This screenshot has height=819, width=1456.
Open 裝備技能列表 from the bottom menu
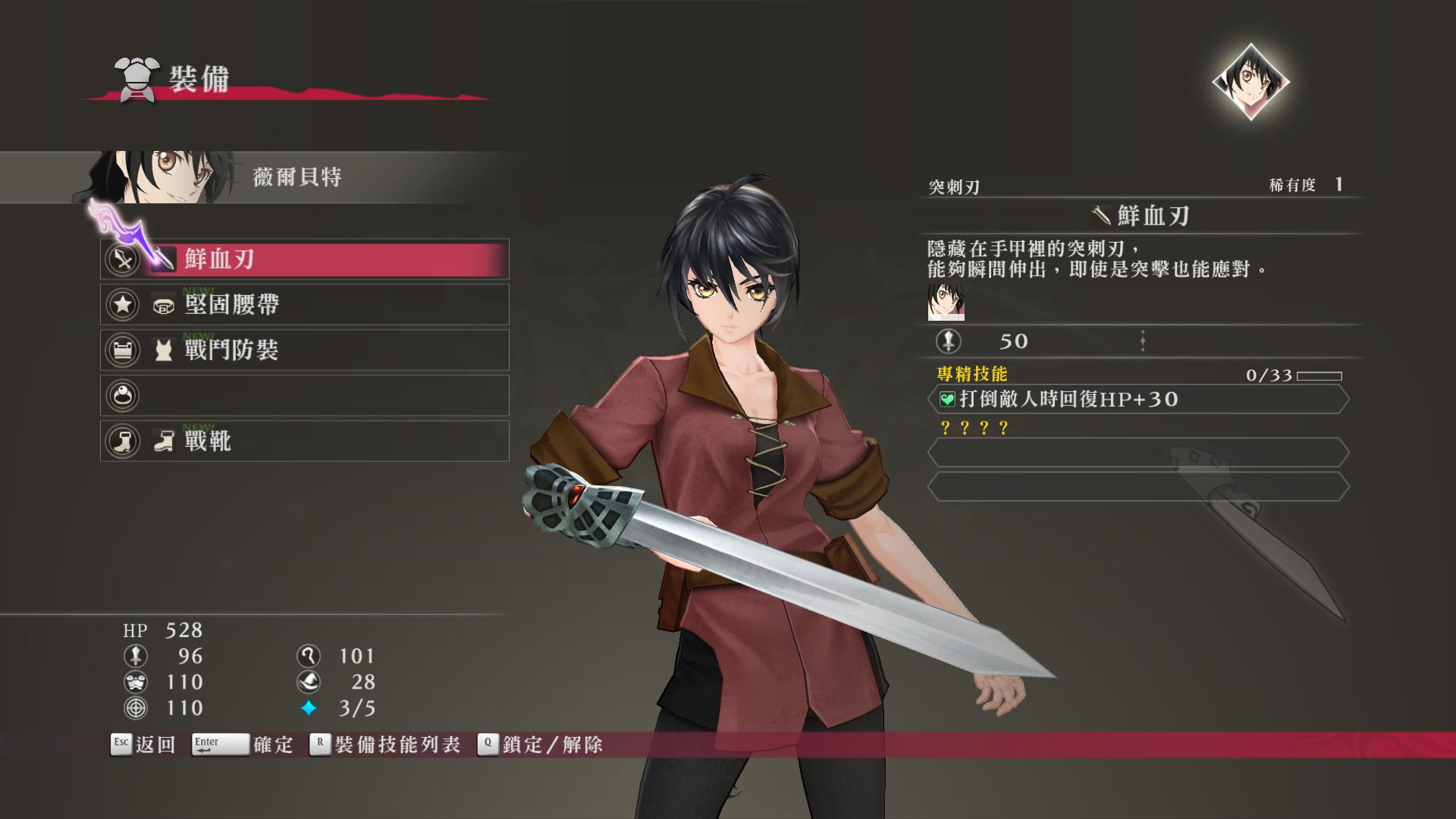tap(394, 745)
